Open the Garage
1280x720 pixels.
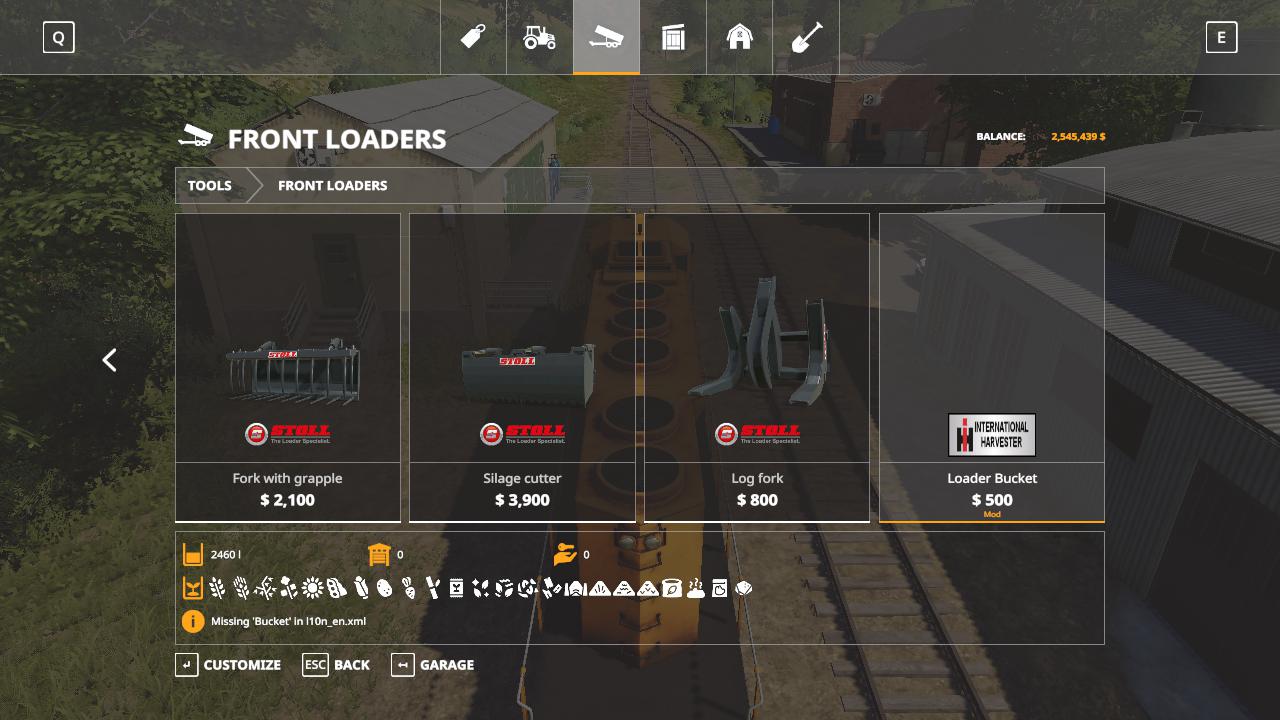433,665
